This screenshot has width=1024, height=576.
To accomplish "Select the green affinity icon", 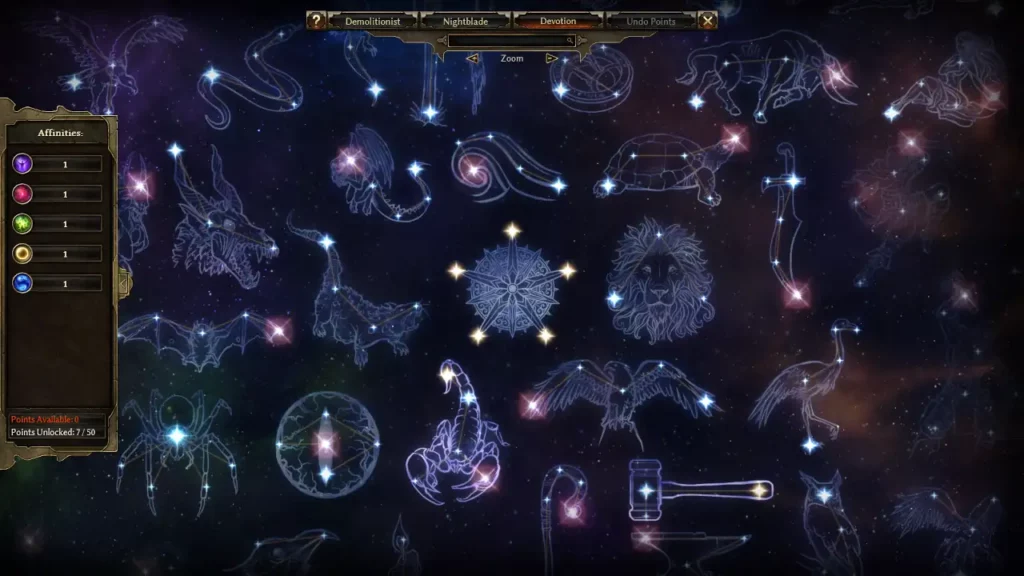I will [x=22, y=224].
